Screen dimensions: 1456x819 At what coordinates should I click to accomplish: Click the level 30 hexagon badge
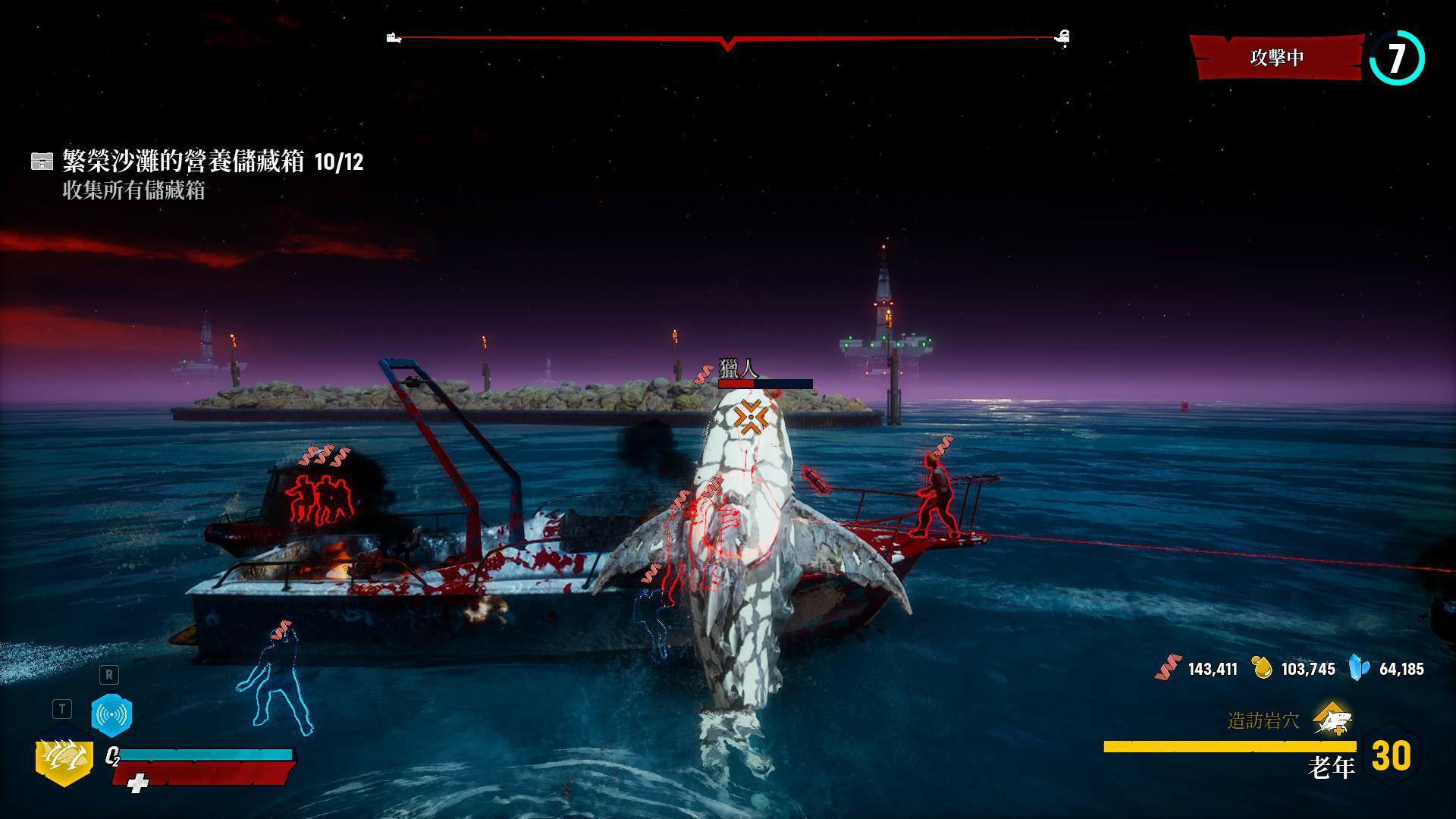pyautogui.click(x=1392, y=756)
